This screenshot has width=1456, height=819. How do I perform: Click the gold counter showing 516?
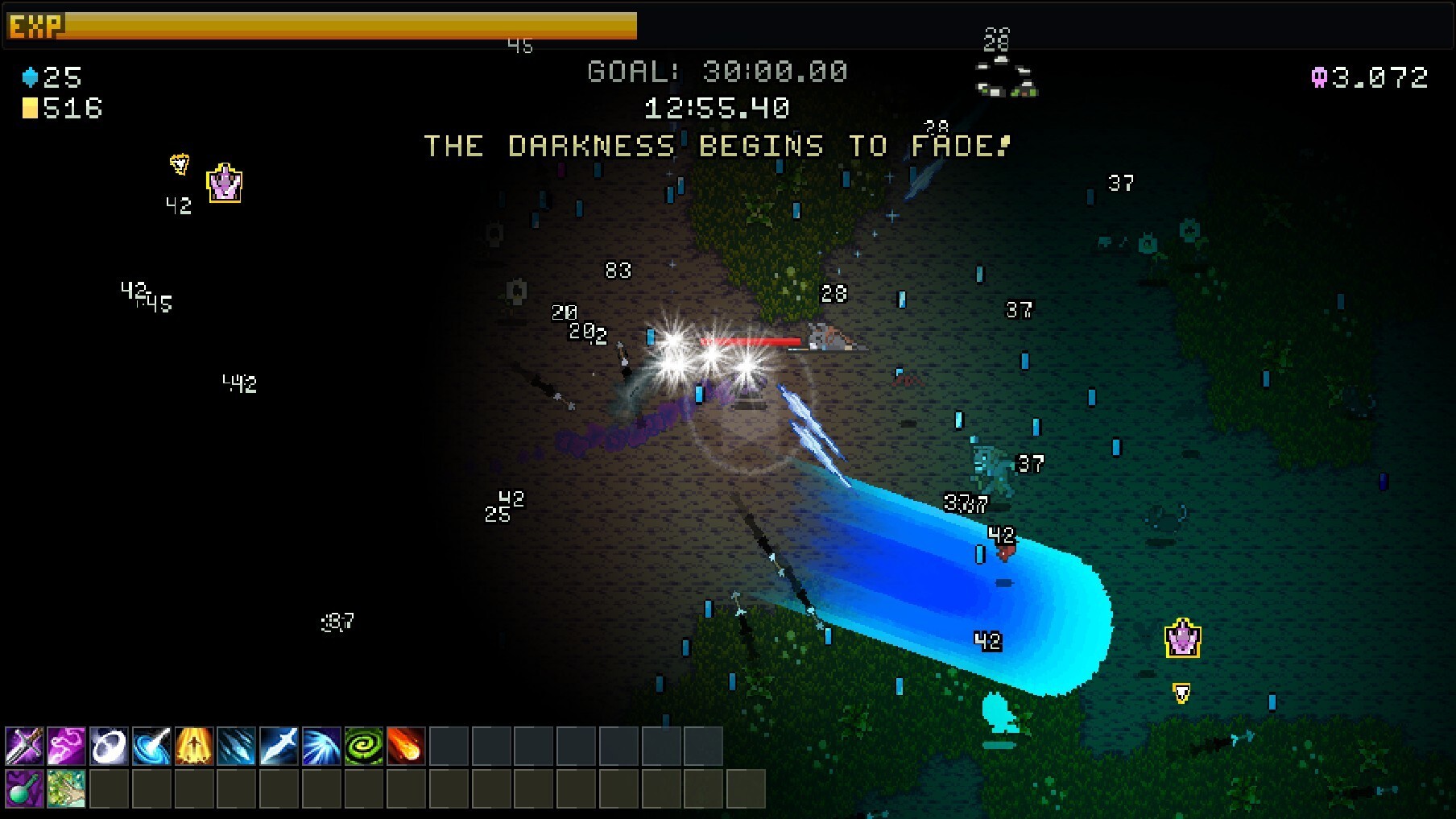click(x=60, y=109)
